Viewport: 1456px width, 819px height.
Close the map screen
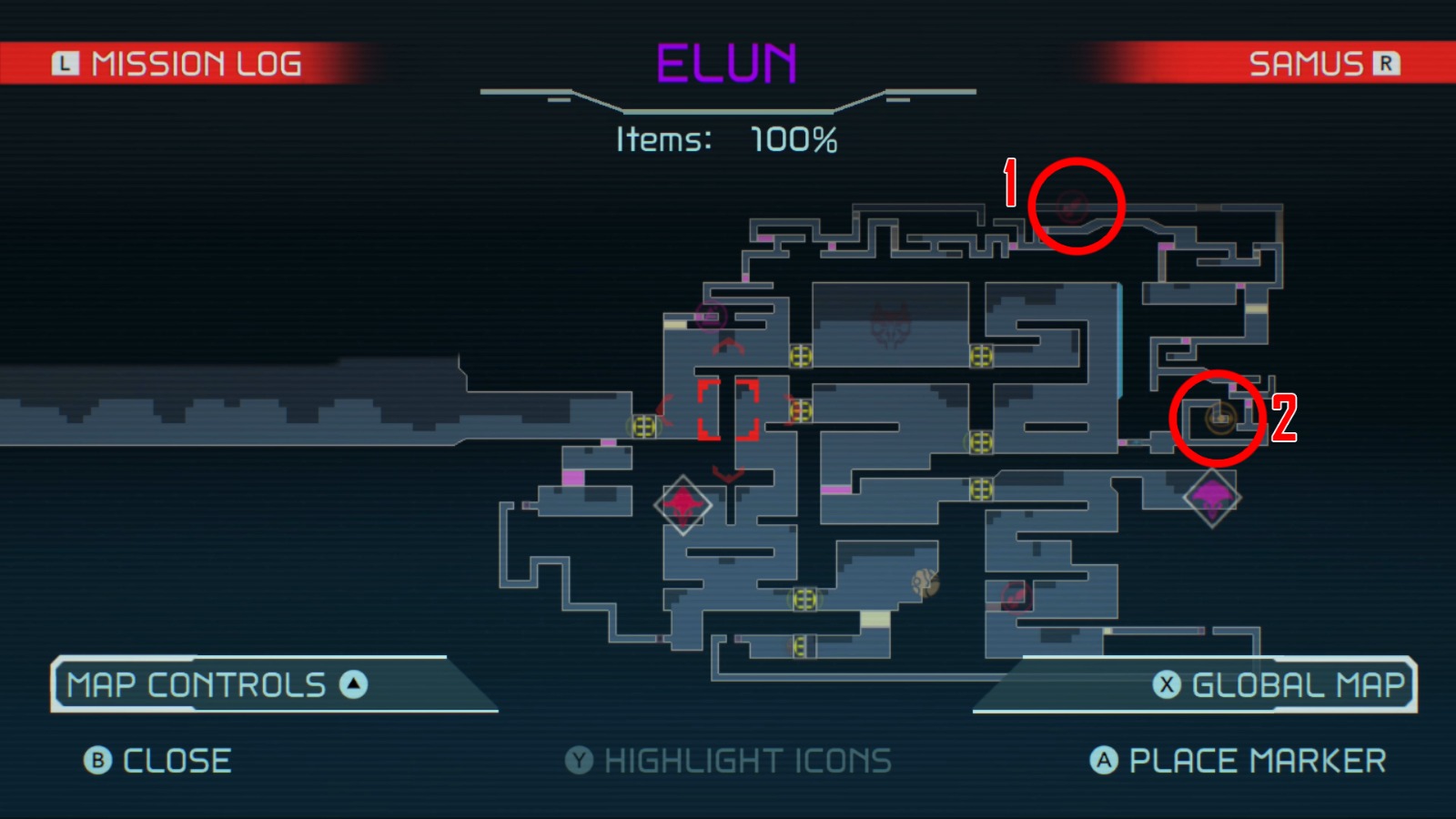[155, 760]
